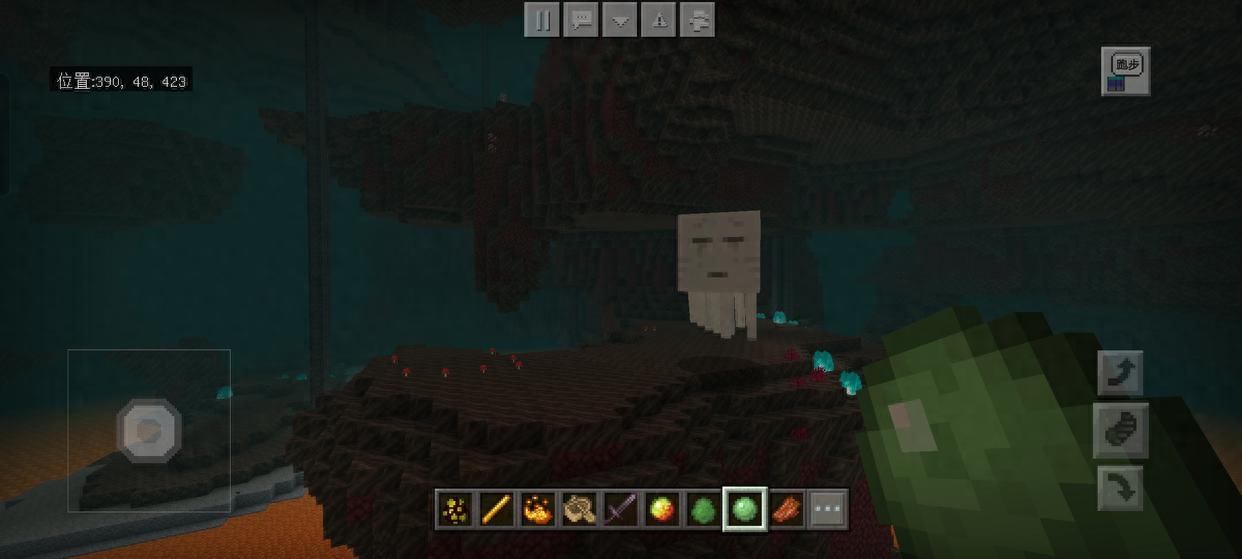Select the blaze rod hotbar slot
Viewport: 1242px width, 559px height.
click(496, 510)
